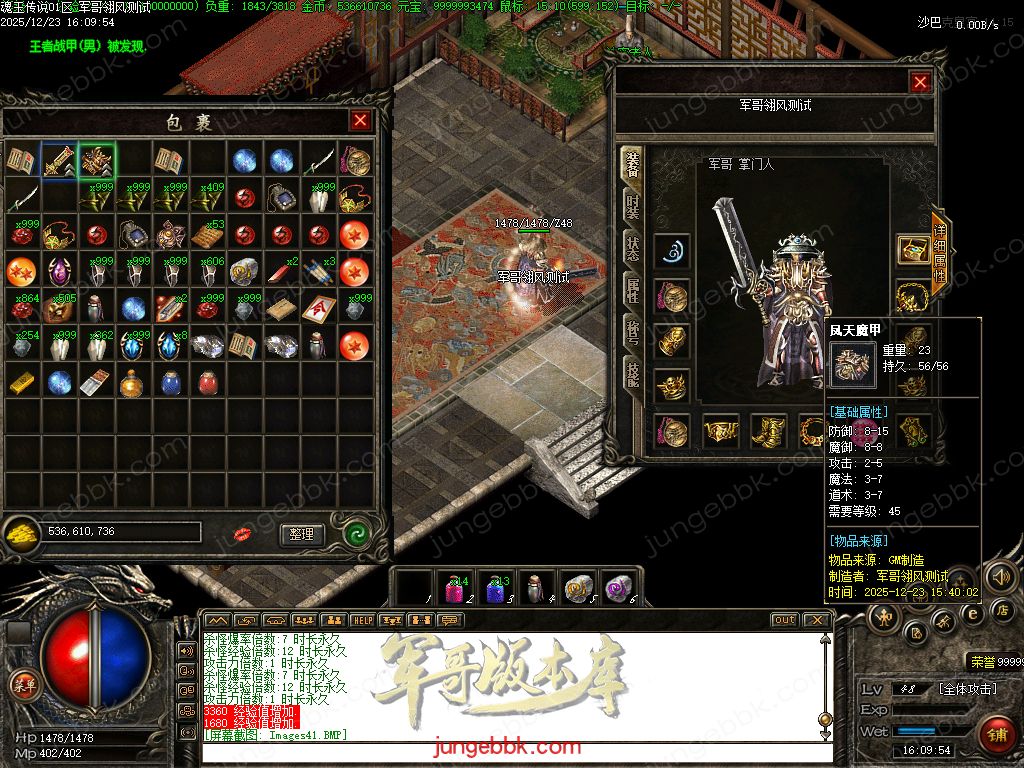Image resolution: width=1024 pixels, height=768 pixels.
Task: Show the 属性 attributes tab
Action: [632, 291]
